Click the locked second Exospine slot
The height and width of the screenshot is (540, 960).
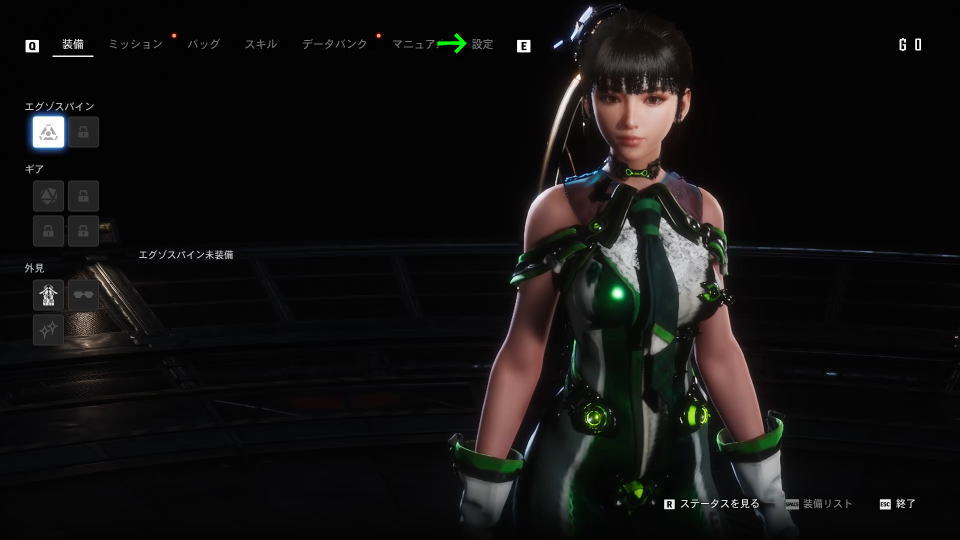pyautogui.click(x=83, y=132)
